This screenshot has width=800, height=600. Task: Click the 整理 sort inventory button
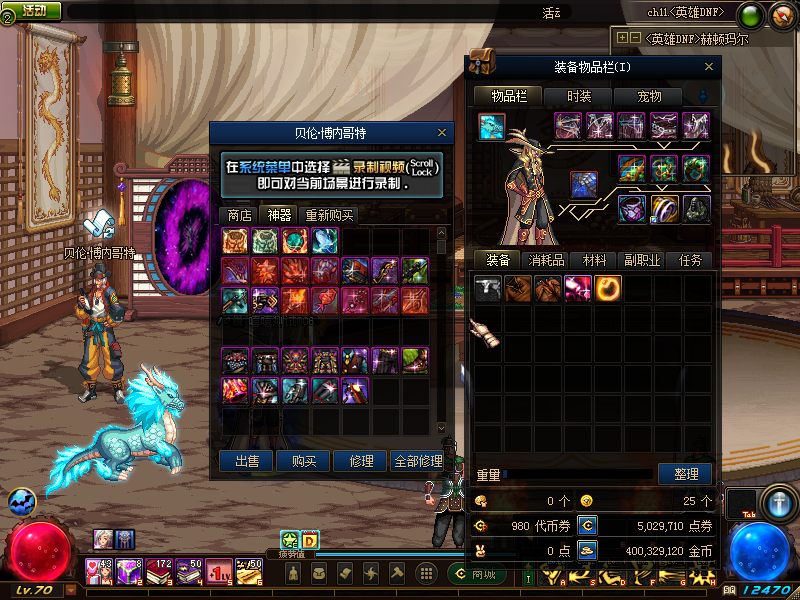coord(685,474)
